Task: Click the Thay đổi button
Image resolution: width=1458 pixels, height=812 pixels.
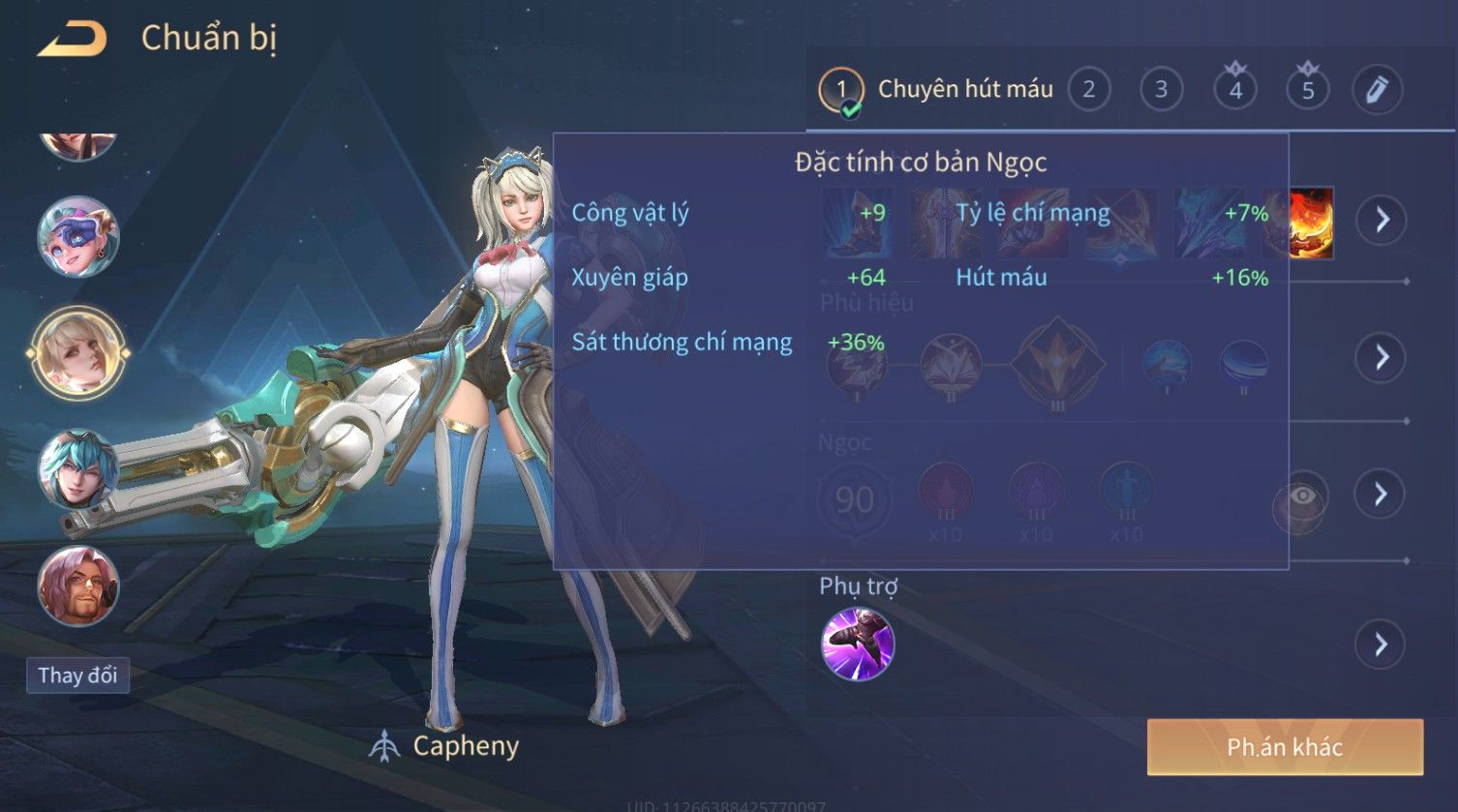Action: tap(77, 675)
